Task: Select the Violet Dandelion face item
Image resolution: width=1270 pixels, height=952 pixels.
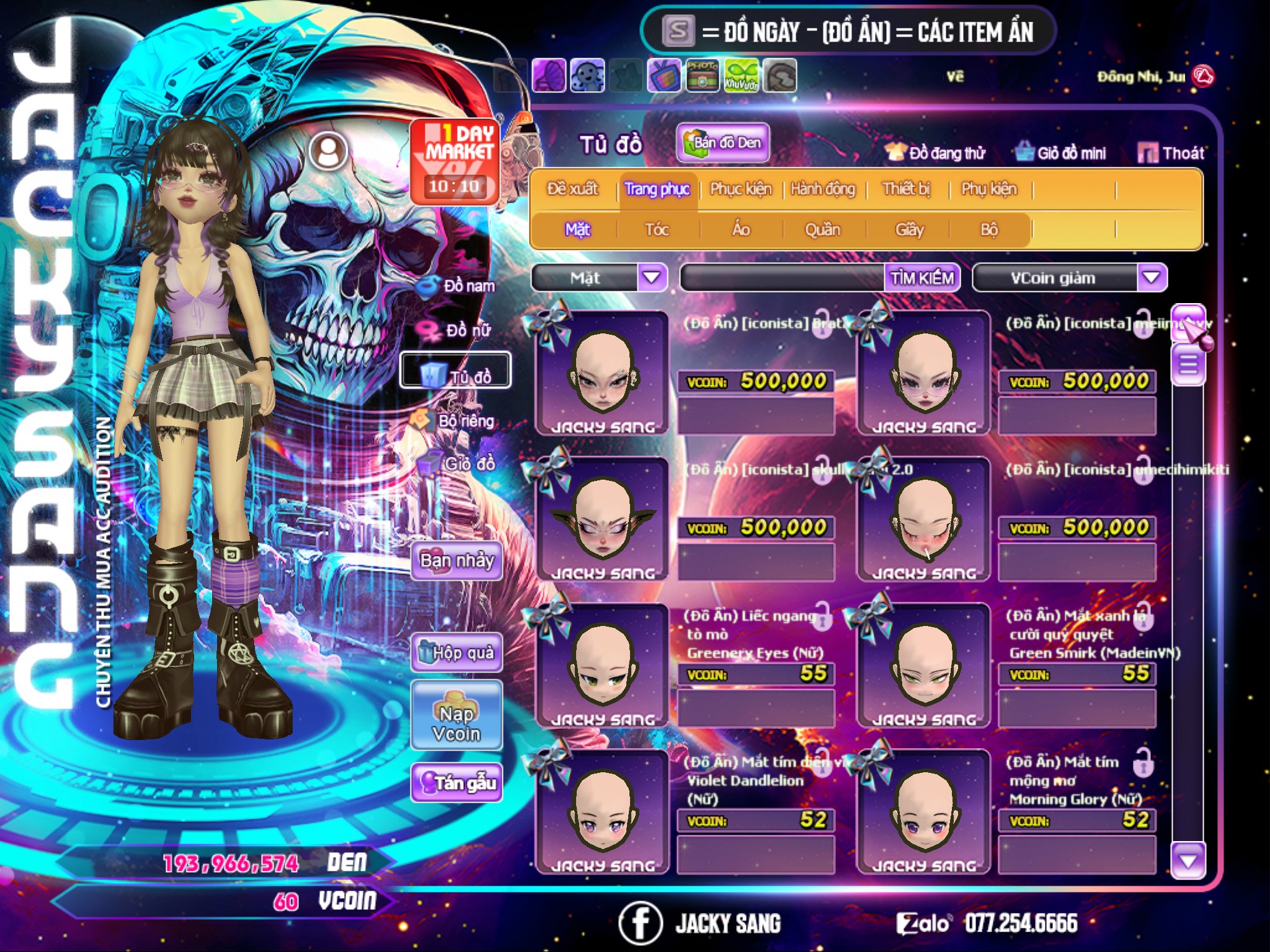Action: click(x=602, y=811)
